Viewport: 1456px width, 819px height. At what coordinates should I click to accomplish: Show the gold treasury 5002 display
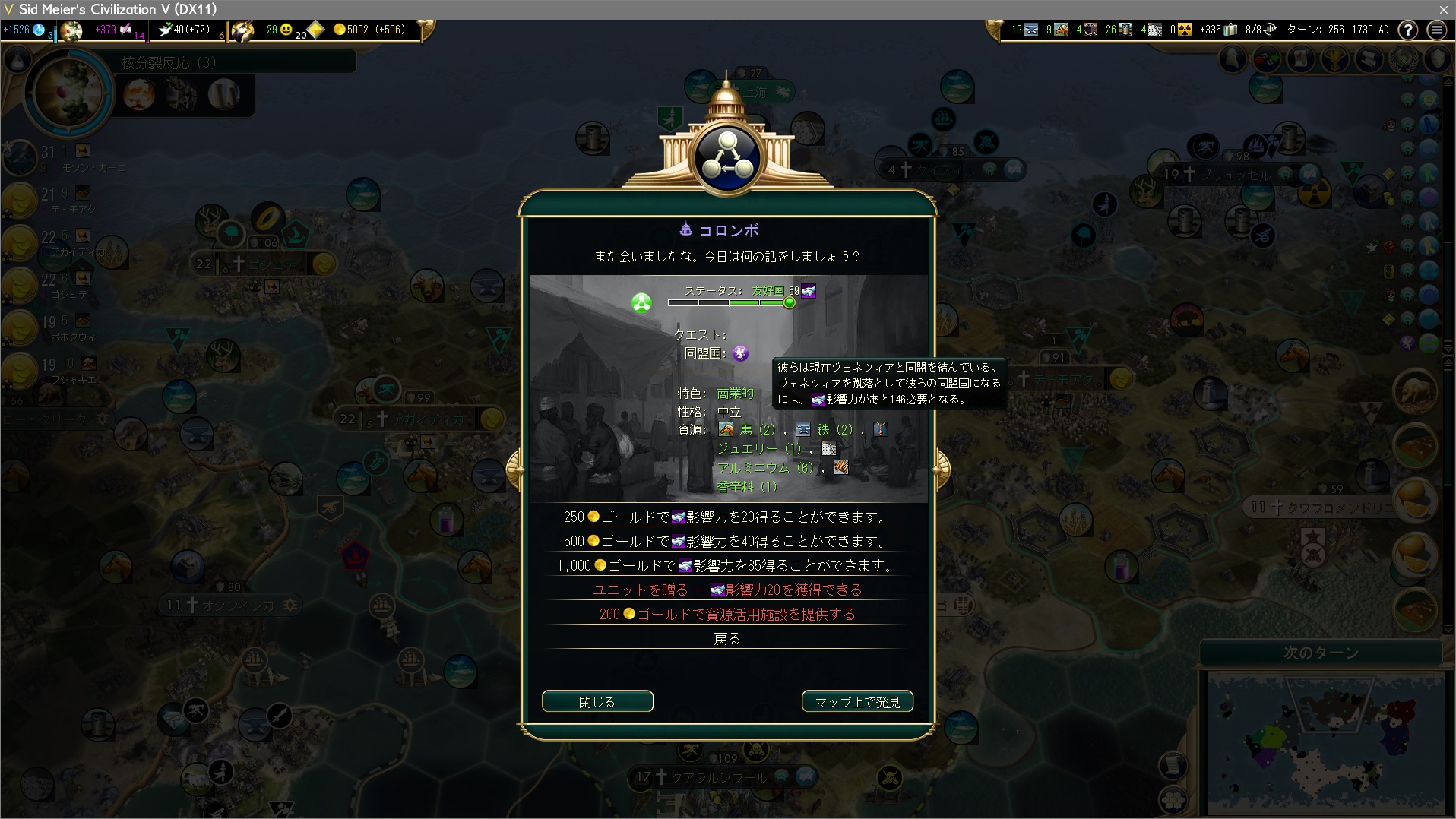(x=369, y=30)
